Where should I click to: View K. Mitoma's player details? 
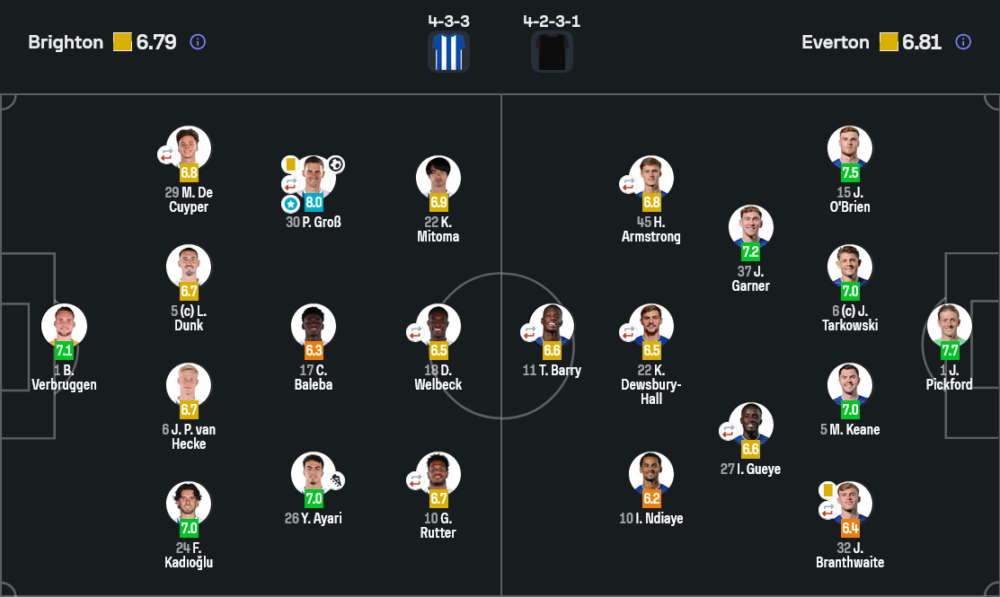click(x=438, y=178)
